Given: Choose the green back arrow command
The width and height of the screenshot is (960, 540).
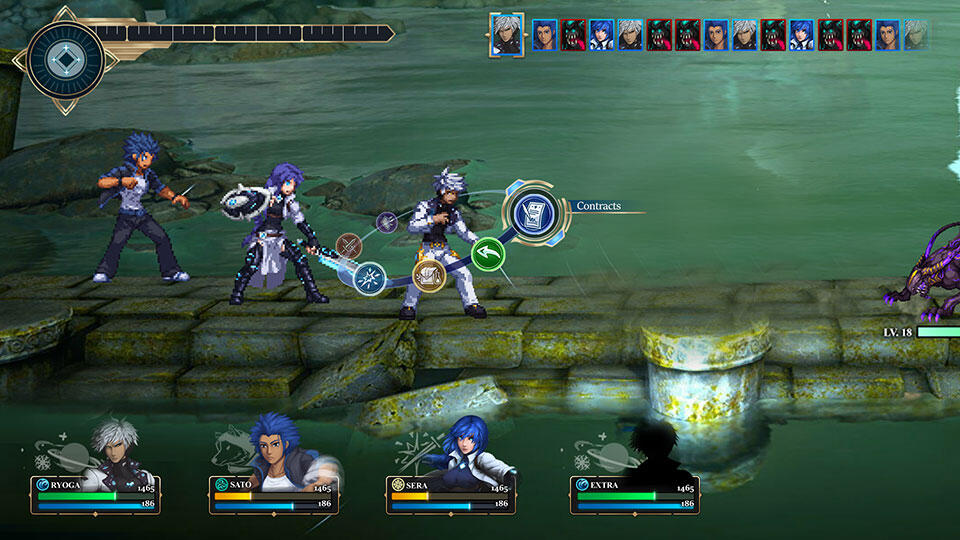Looking at the screenshot, I should coord(488,254).
